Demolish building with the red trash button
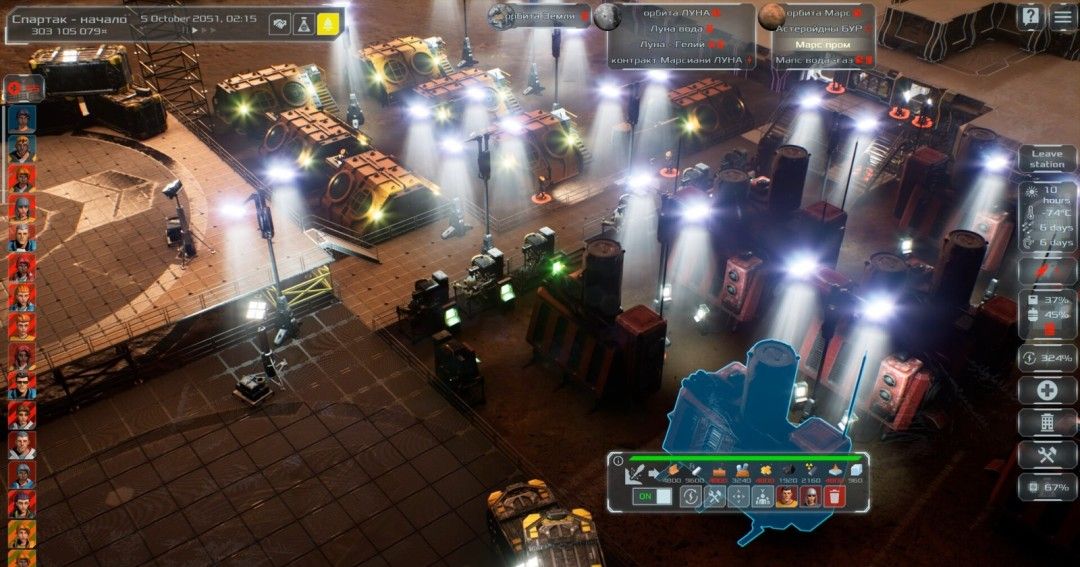 834,496
